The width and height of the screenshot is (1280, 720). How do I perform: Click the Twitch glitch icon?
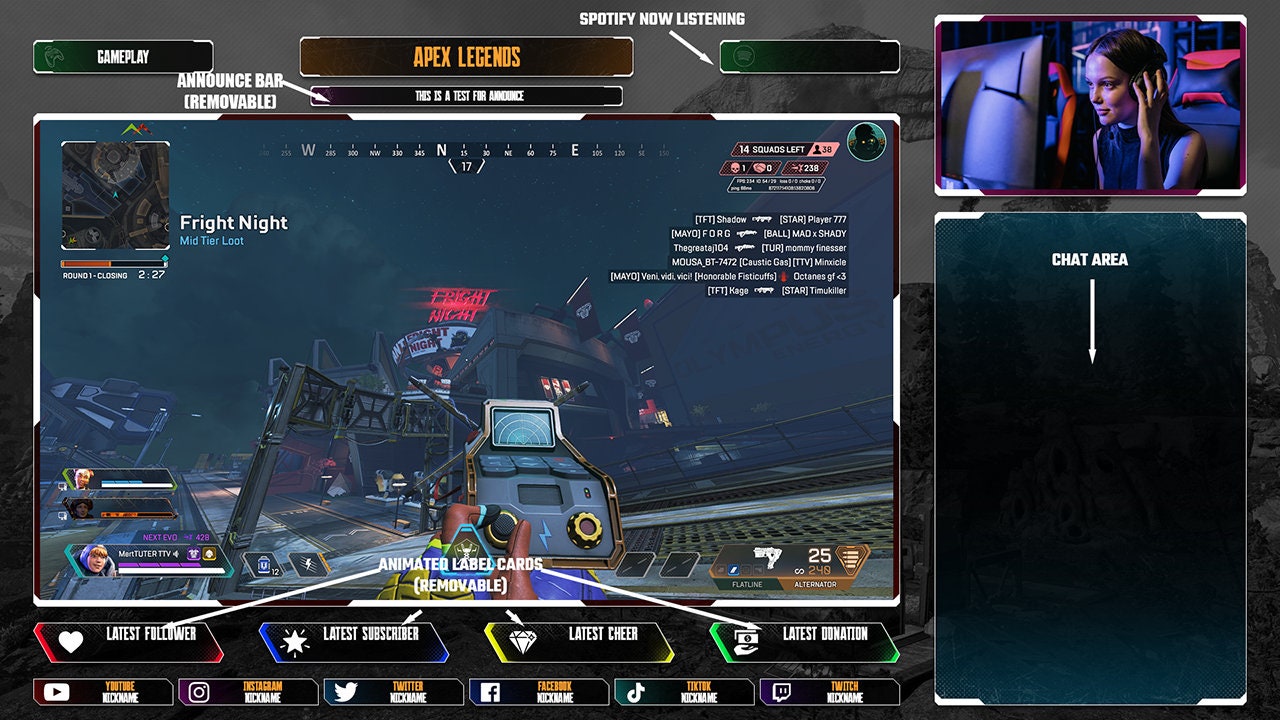pos(779,692)
